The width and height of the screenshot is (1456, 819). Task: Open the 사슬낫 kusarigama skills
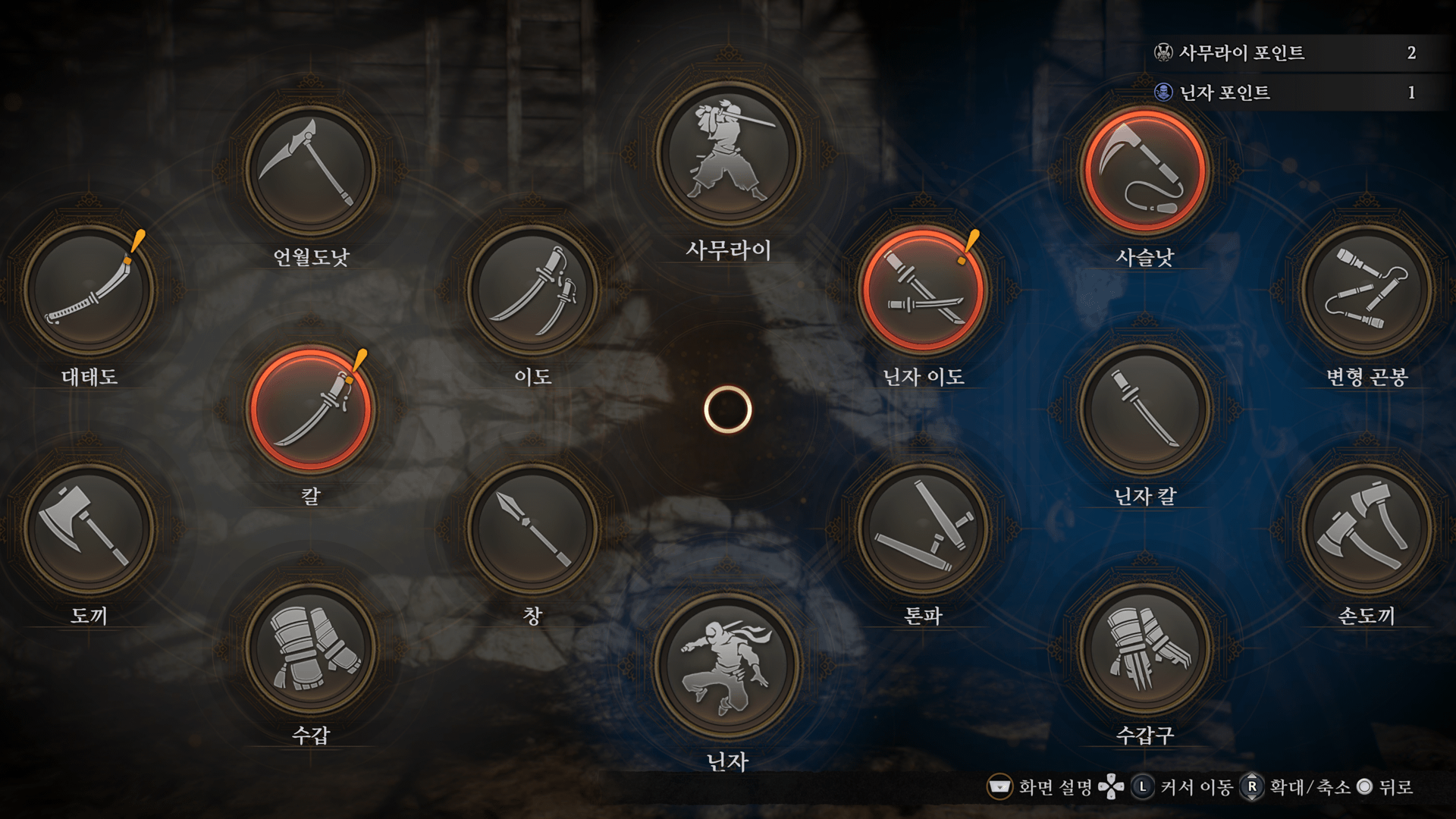coord(1145,170)
